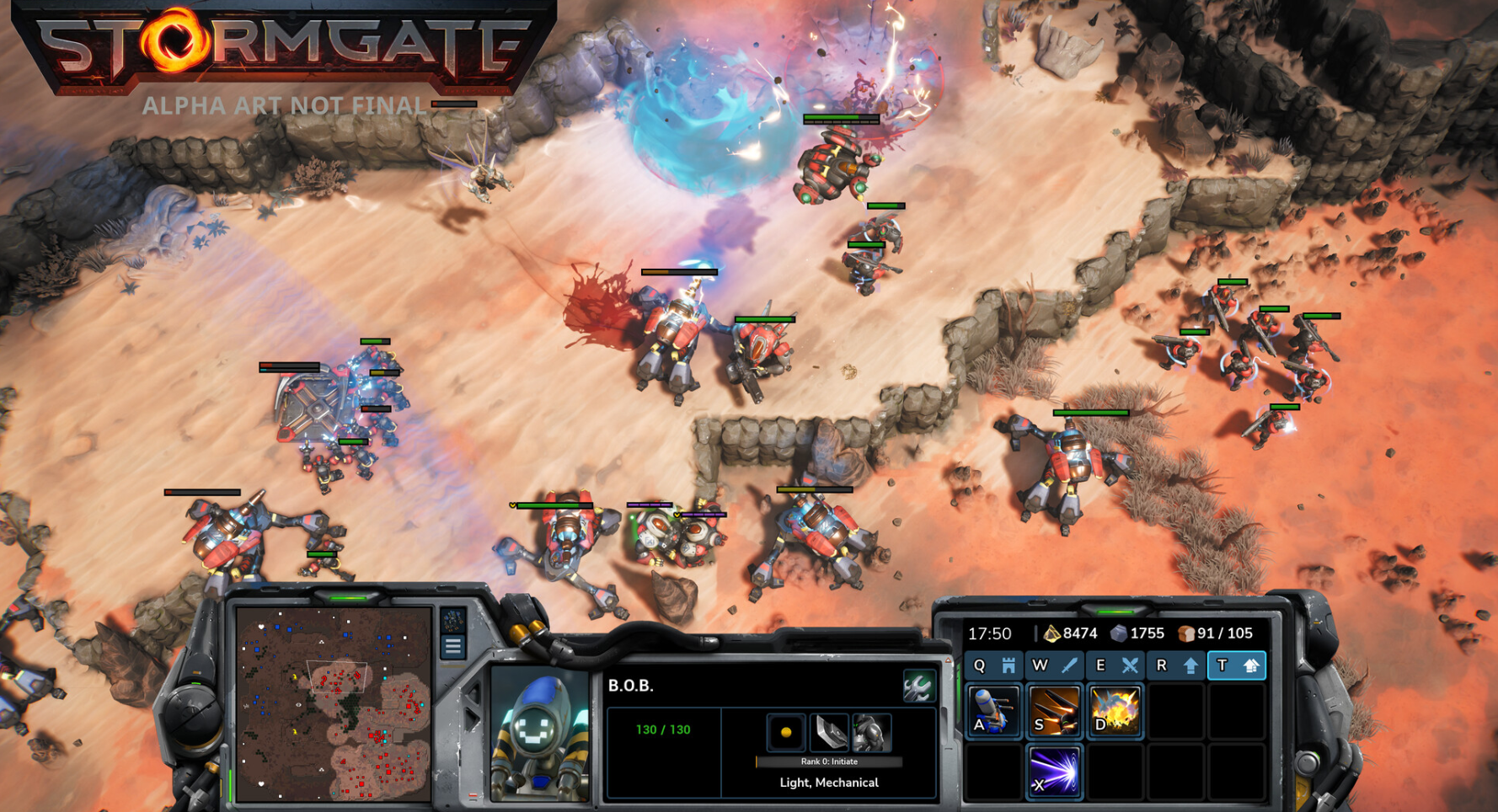Inspect the yellow dot weapon stat icon
The image size is (1498, 812).
785,733
